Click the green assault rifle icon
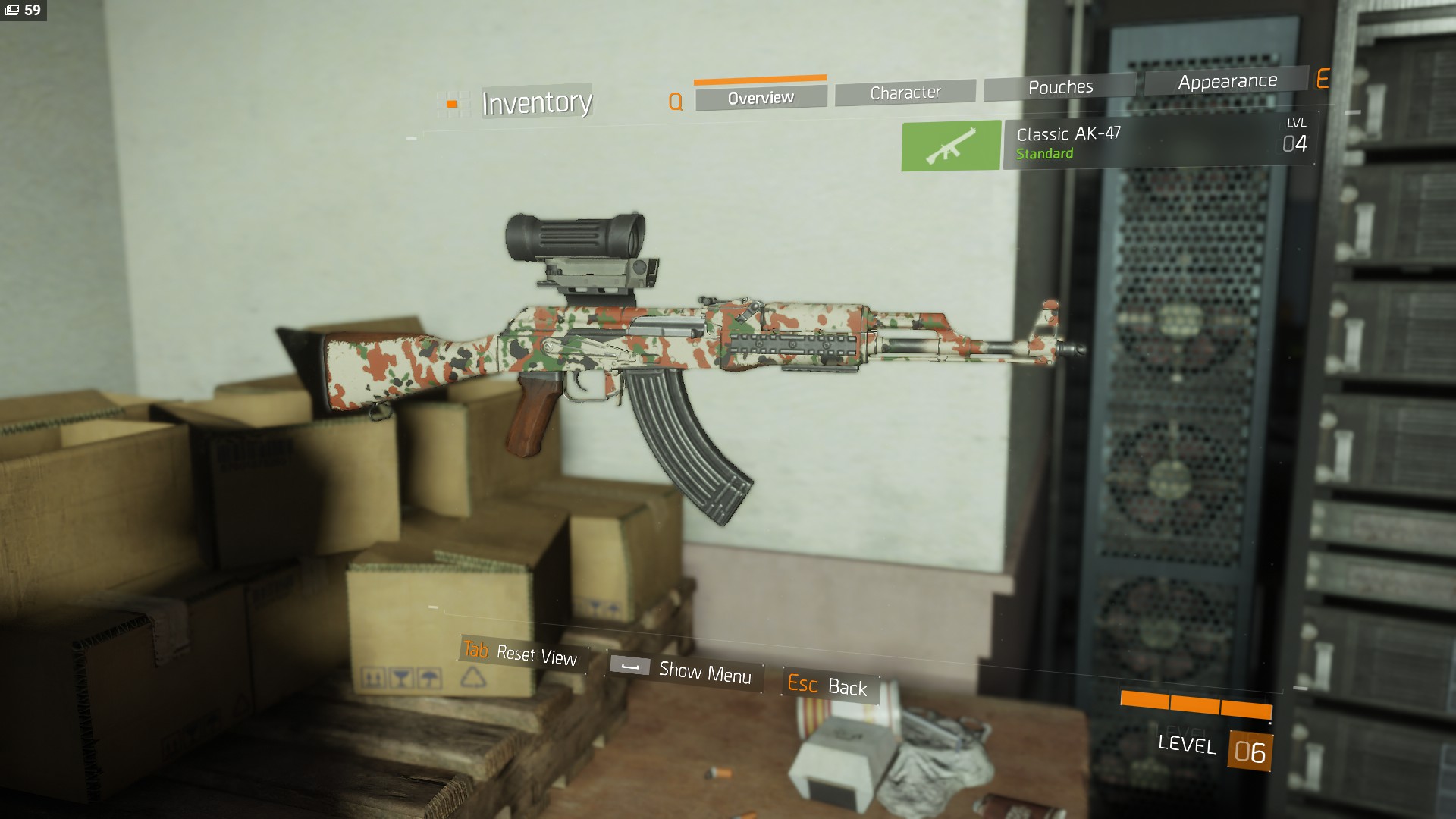Image resolution: width=1456 pixels, height=819 pixels. (951, 146)
